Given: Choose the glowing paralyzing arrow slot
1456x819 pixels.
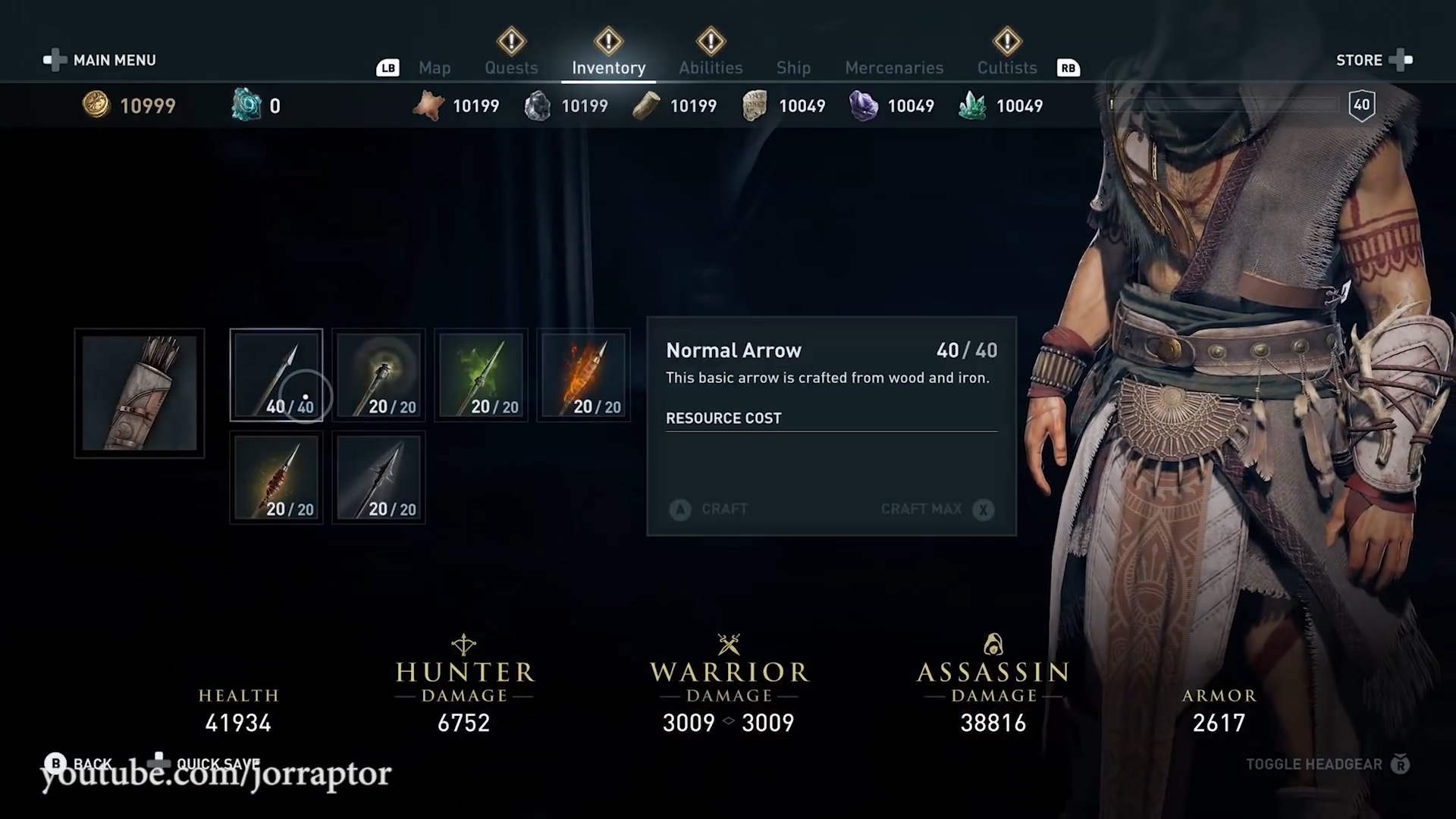Looking at the screenshot, I should 378,375.
